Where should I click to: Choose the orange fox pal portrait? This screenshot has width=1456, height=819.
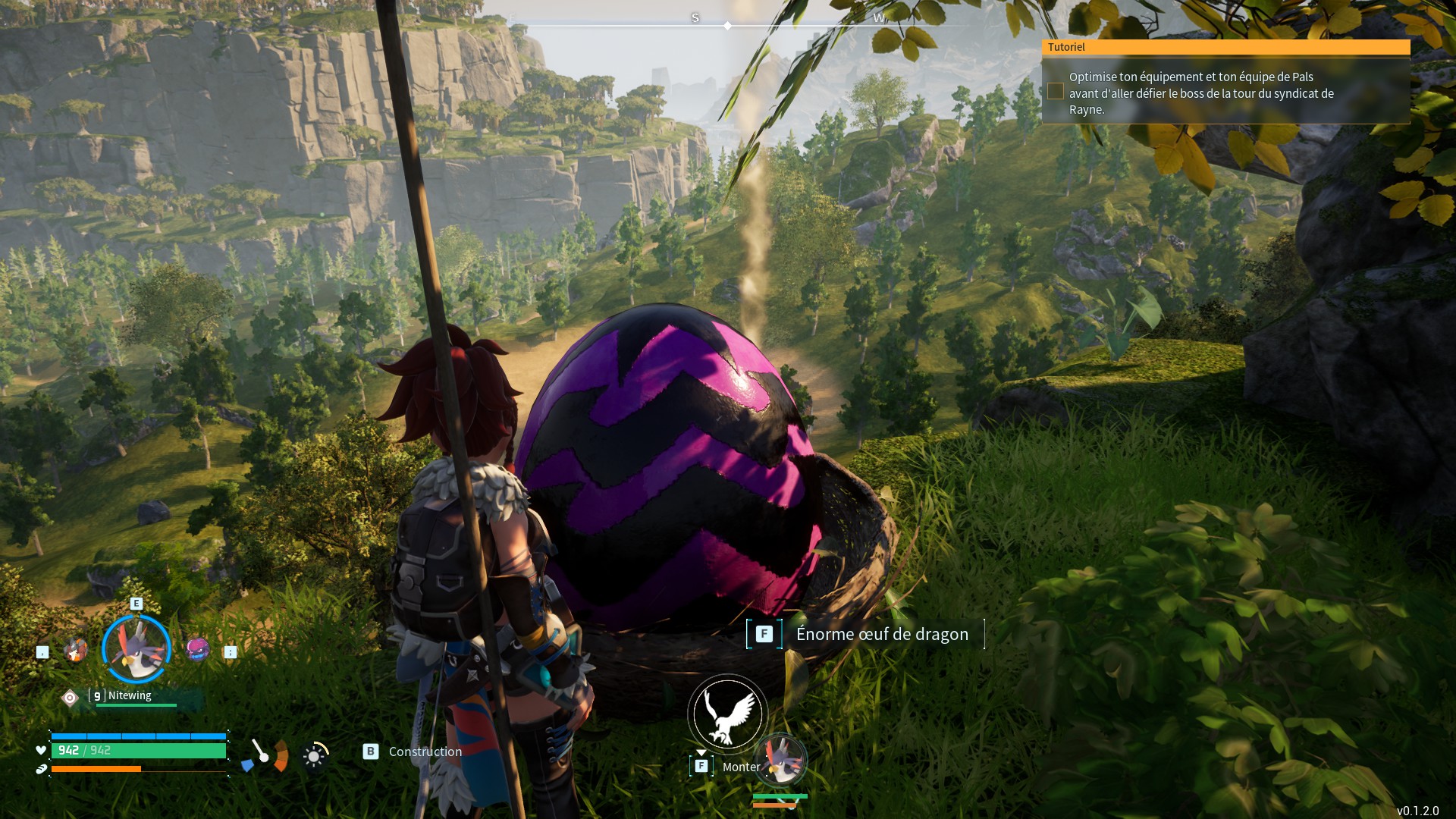coord(75,650)
